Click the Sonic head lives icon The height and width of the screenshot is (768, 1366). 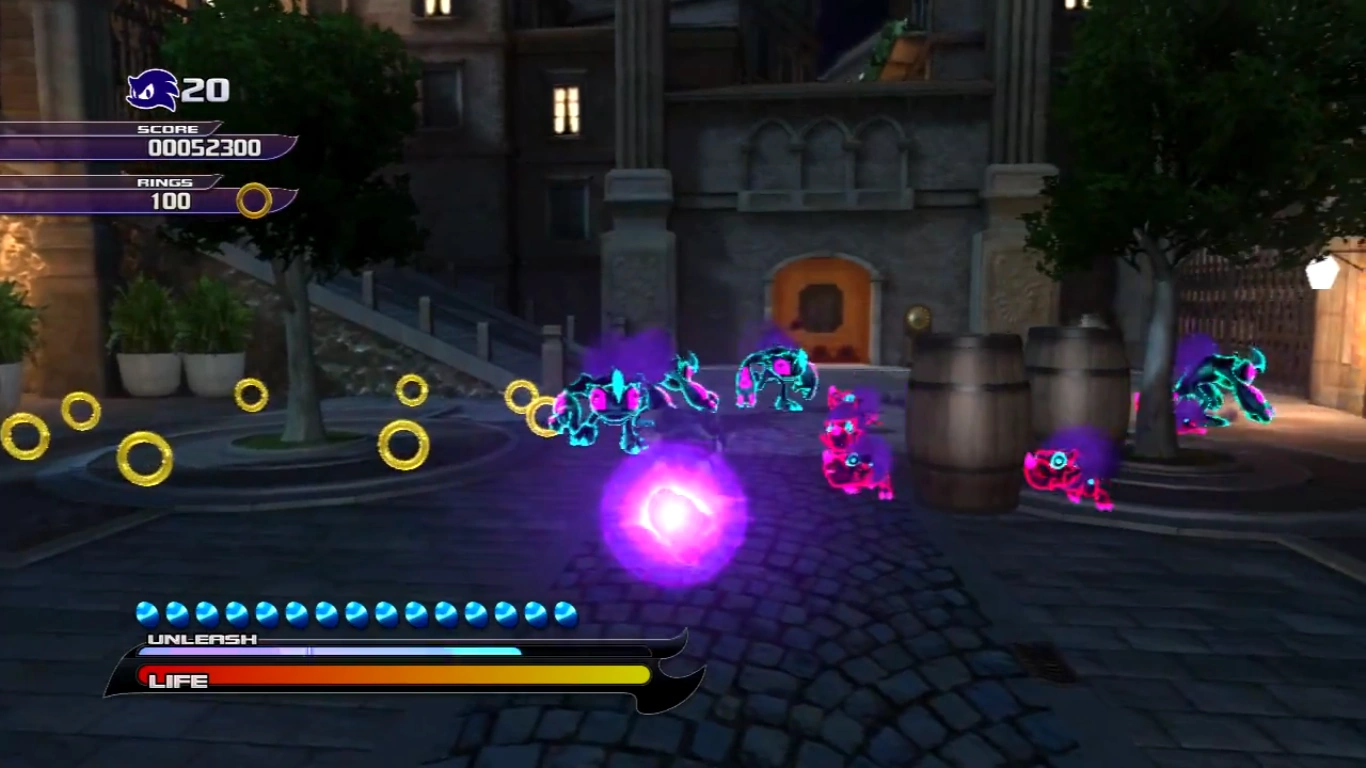click(x=152, y=90)
